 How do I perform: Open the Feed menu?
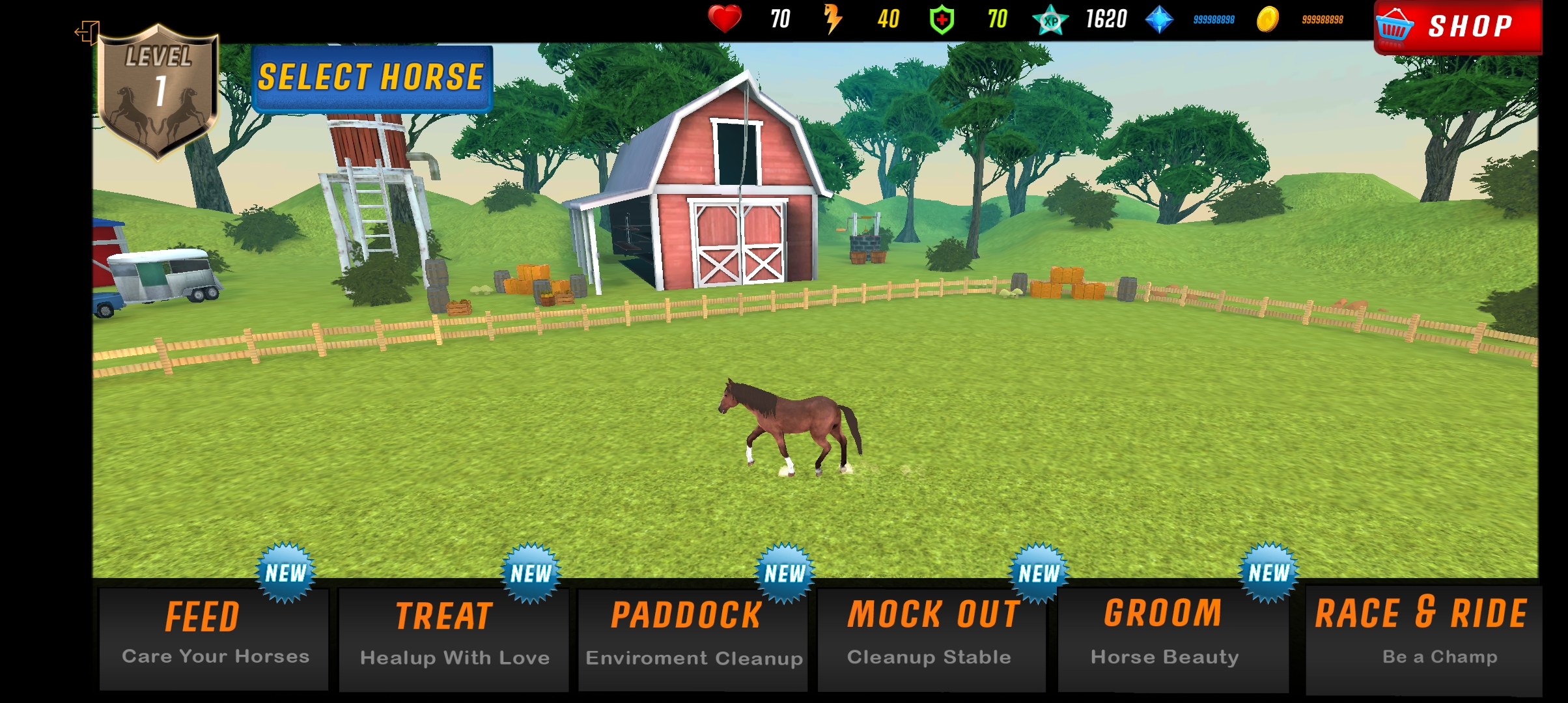tap(214, 637)
